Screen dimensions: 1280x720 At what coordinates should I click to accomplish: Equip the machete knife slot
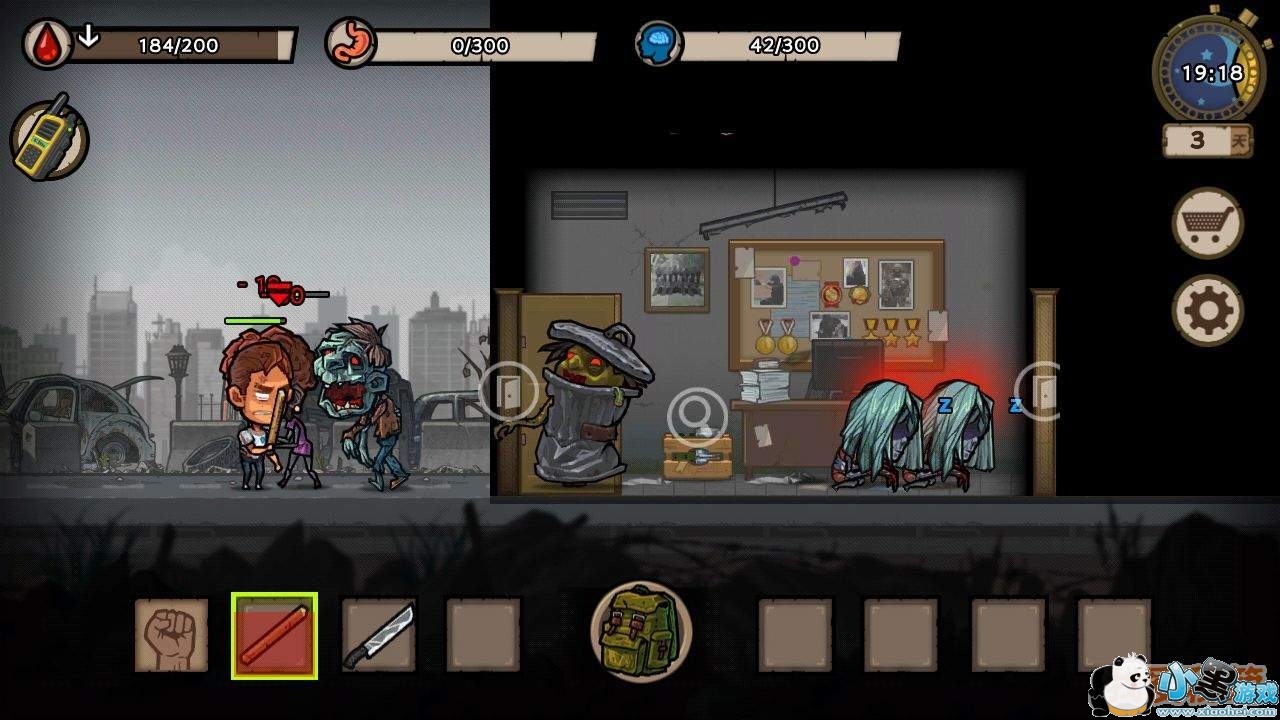click(x=379, y=635)
